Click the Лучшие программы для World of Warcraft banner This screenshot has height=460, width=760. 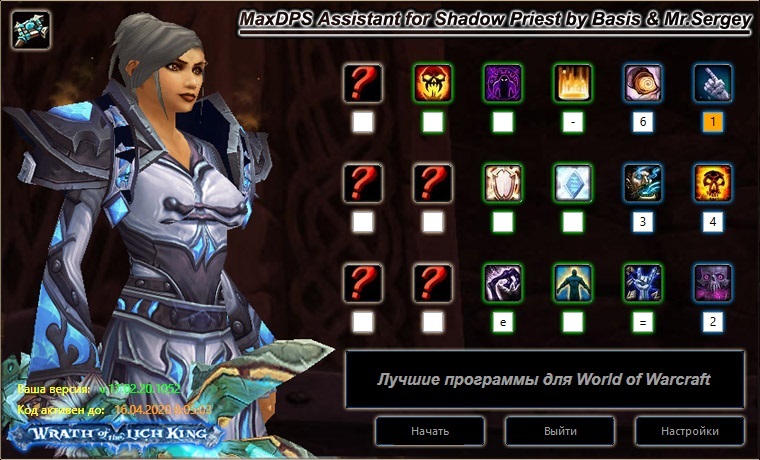click(x=544, y=379)
